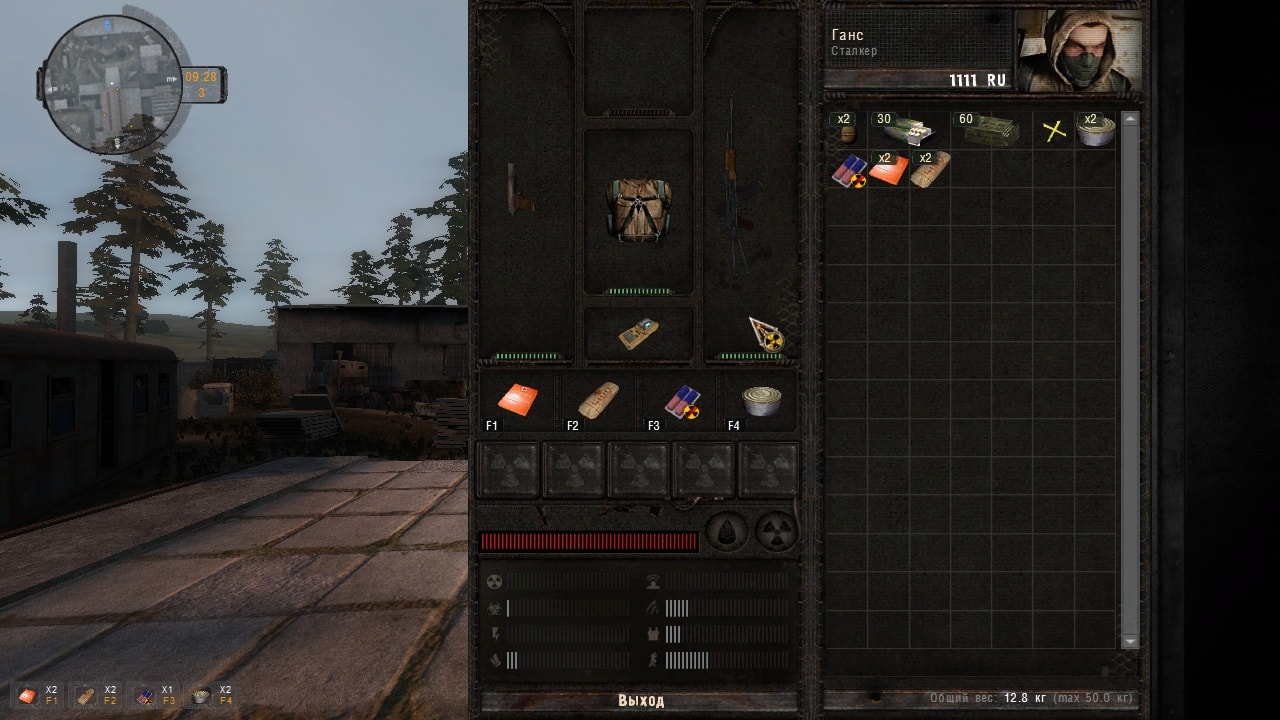The image size is (1280, 720).
Task: Select the equipped pistol slot
Action: point(520,190)
